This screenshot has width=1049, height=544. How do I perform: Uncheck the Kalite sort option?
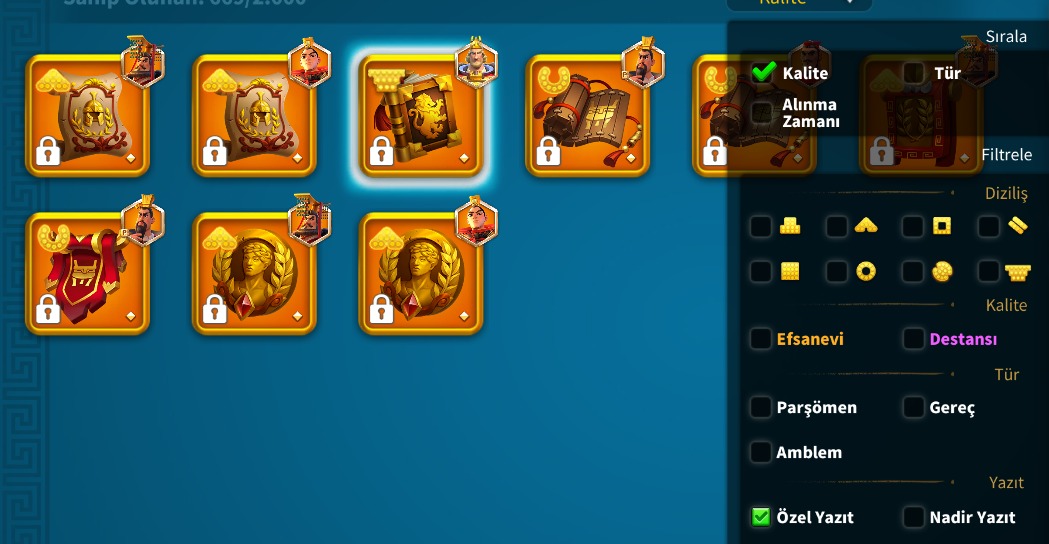coord(765,73)
